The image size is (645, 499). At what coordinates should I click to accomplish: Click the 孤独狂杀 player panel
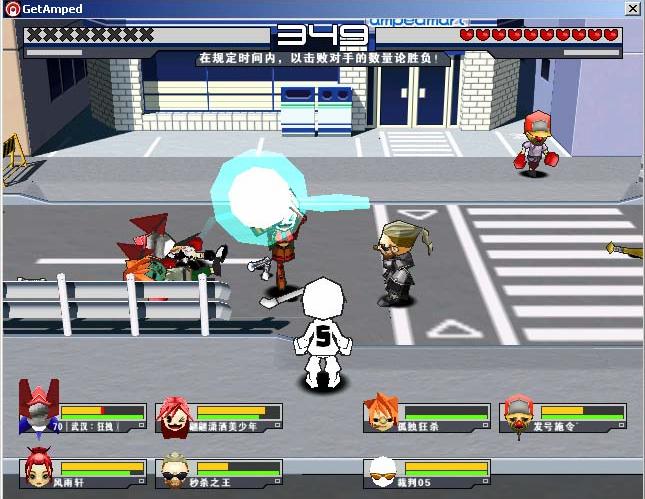coord(428,417)
